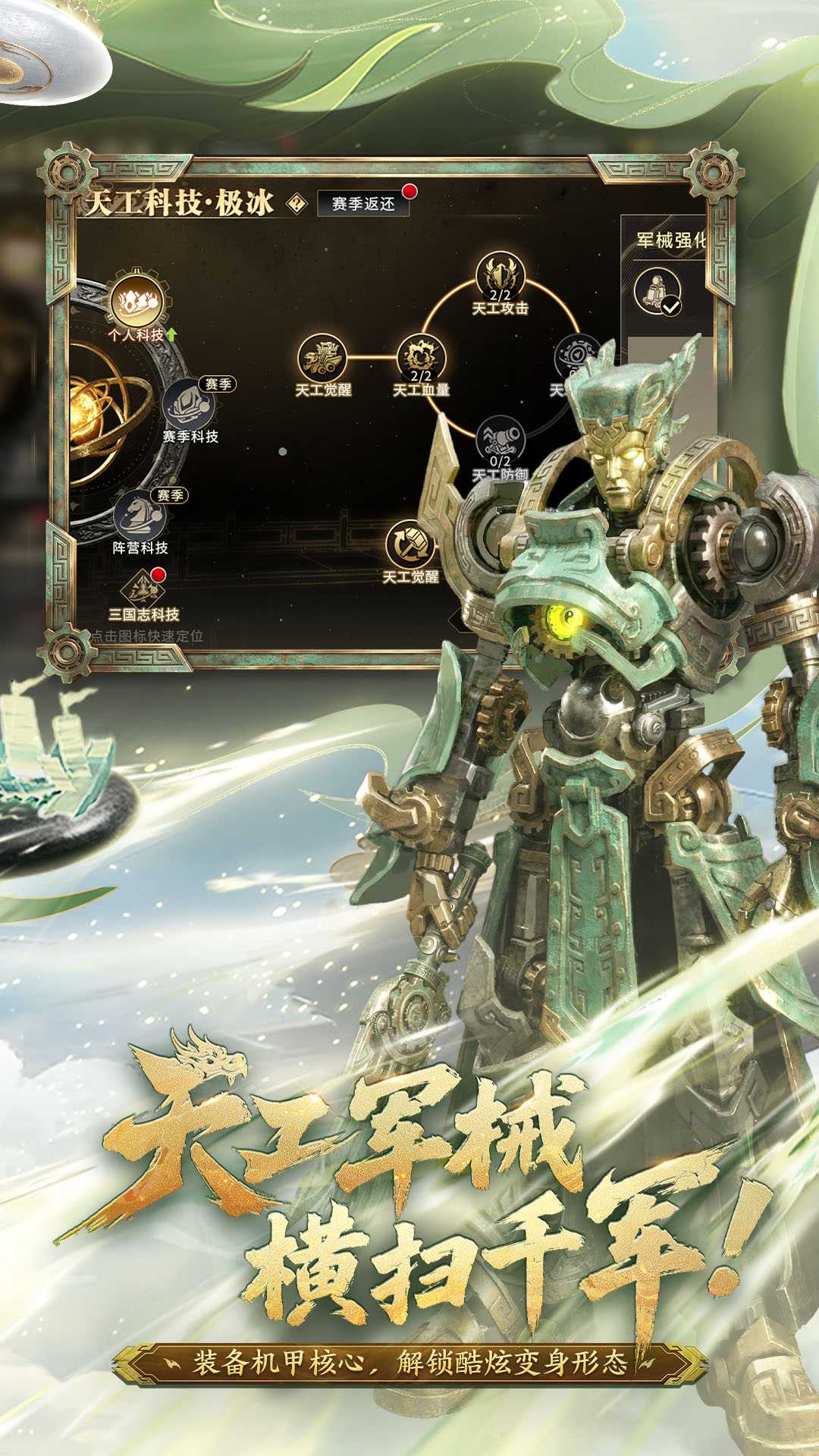Choose the 天工觉醒 node with the hammer icon

410,544
